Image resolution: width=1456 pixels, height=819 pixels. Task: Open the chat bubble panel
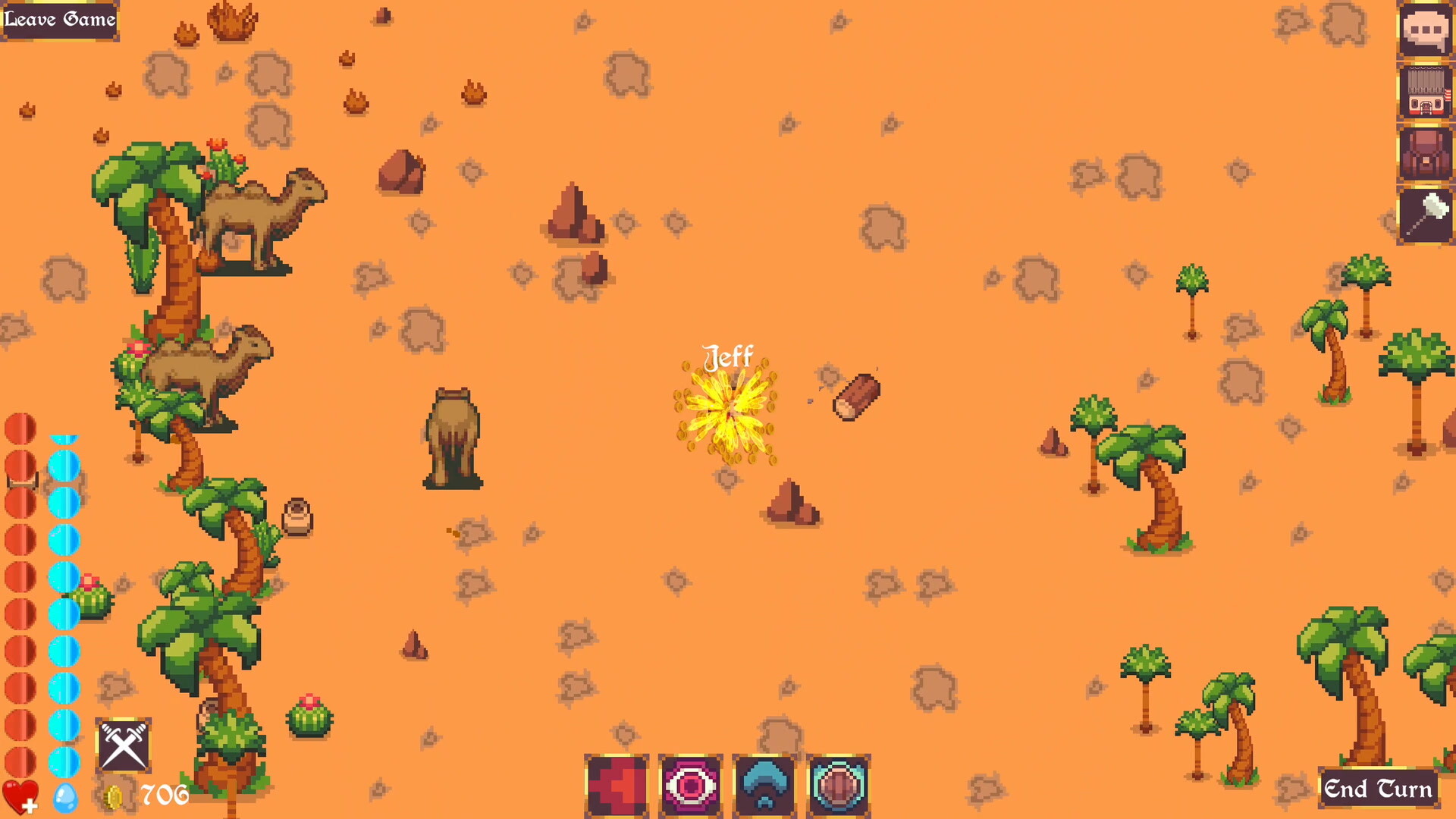[1426, 32]
